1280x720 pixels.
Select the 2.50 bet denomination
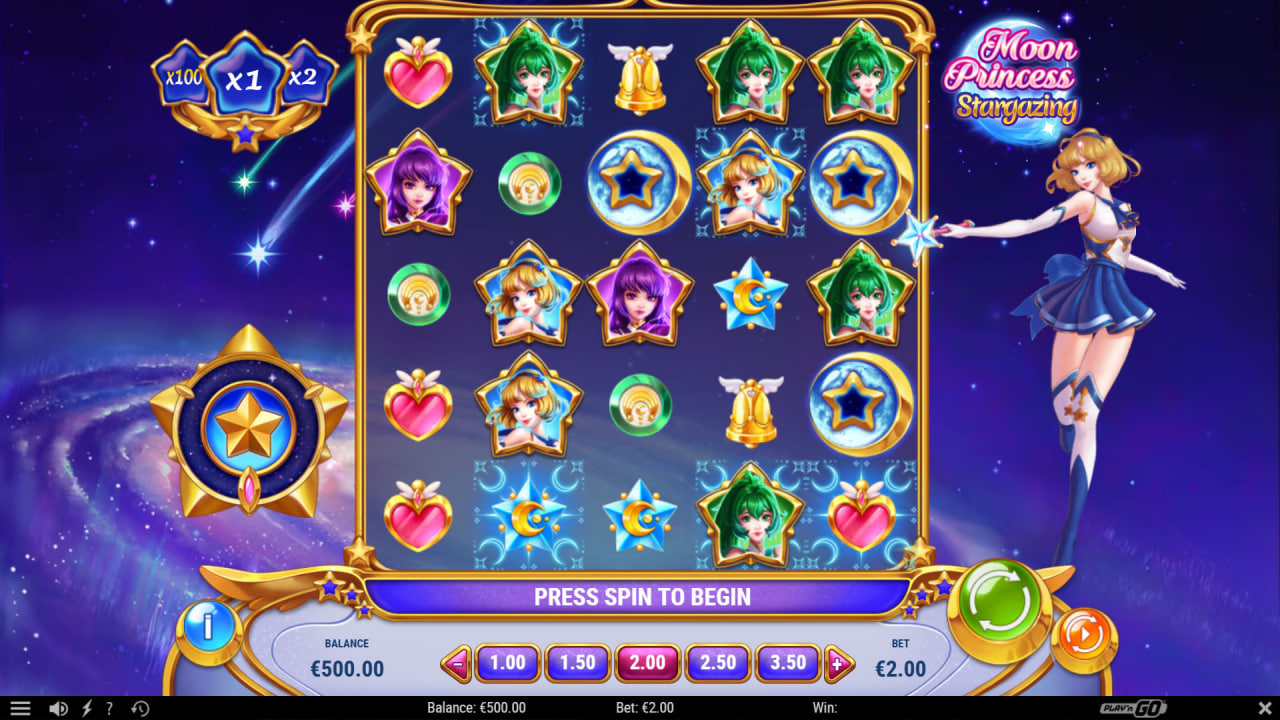[x=717, y=662]
